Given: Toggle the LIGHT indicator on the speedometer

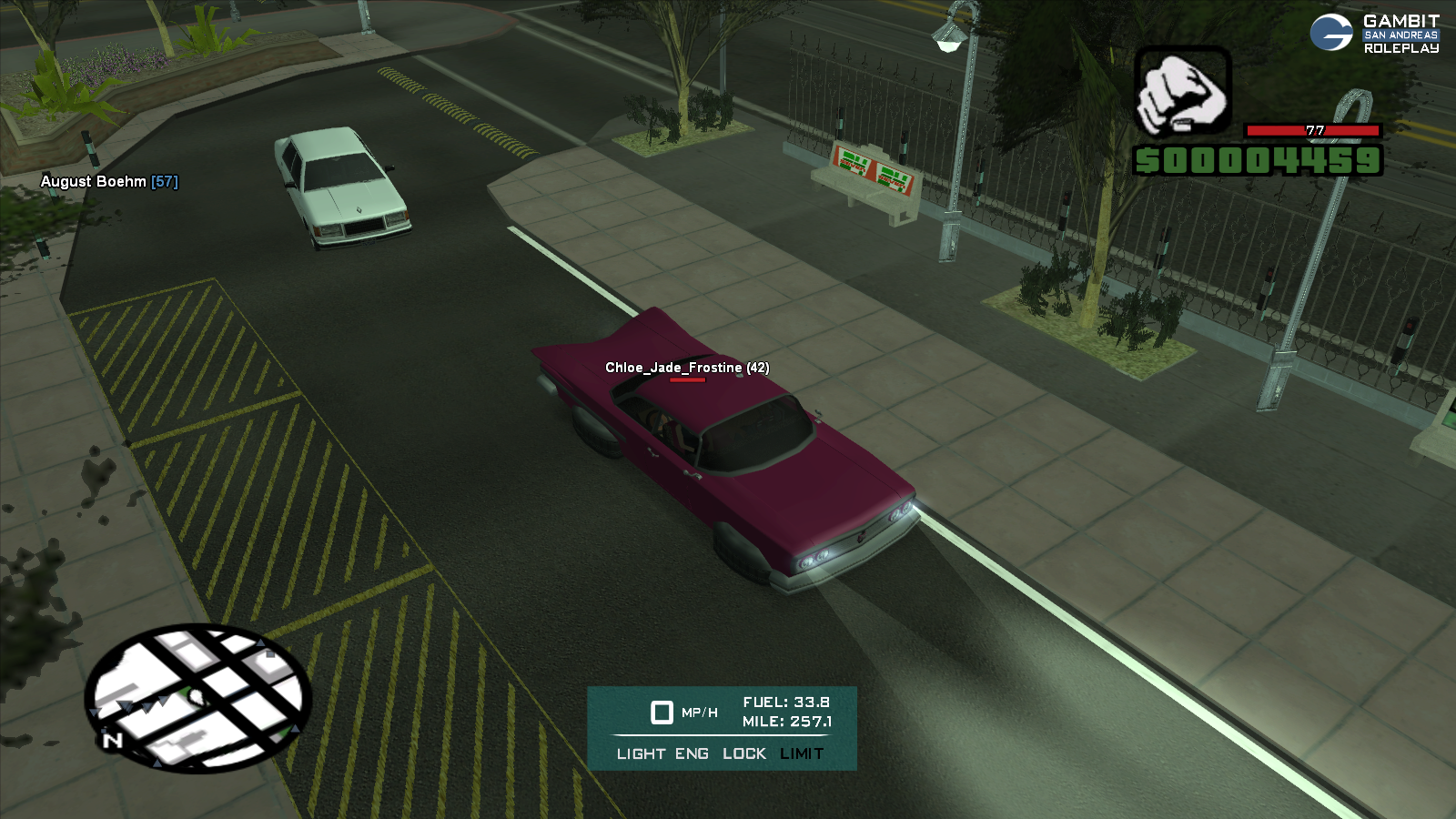Looking at the screenshot, I should click(641, 753).
